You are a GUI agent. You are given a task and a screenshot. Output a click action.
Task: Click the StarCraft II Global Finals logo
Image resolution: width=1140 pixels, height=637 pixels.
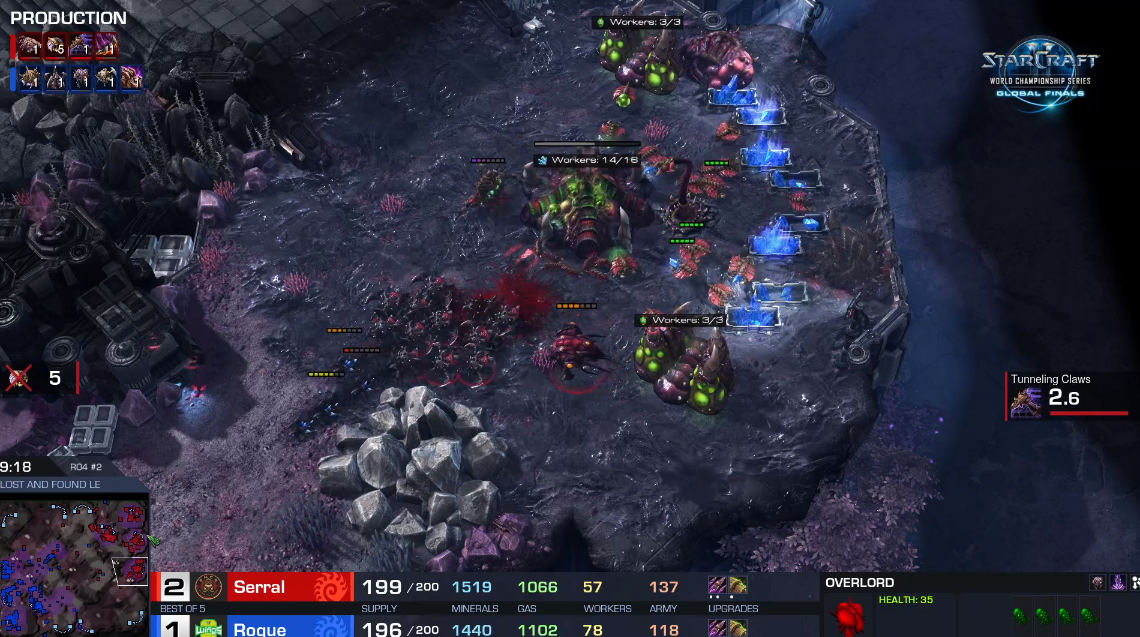pyautogui.click(x=1038, y=72)
